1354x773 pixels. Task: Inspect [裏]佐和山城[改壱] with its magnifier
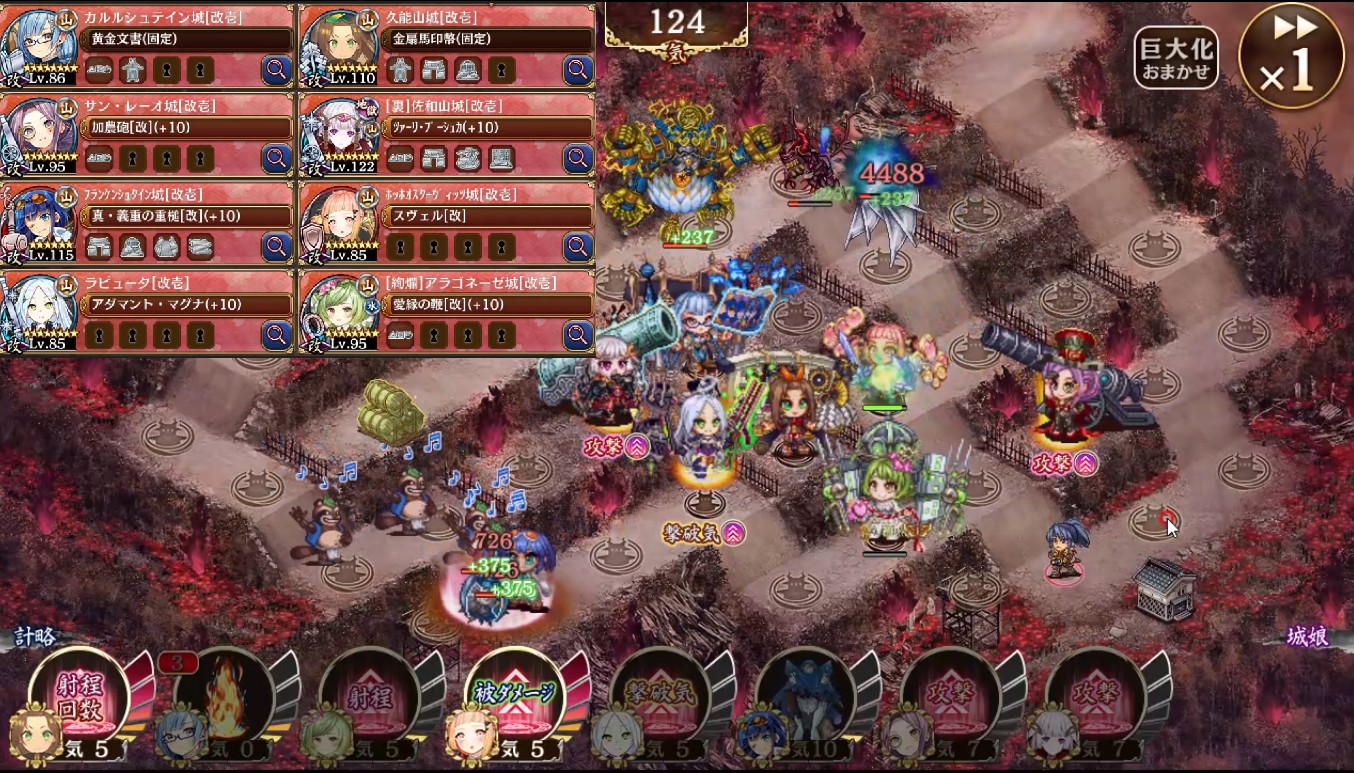pos(578,158)
